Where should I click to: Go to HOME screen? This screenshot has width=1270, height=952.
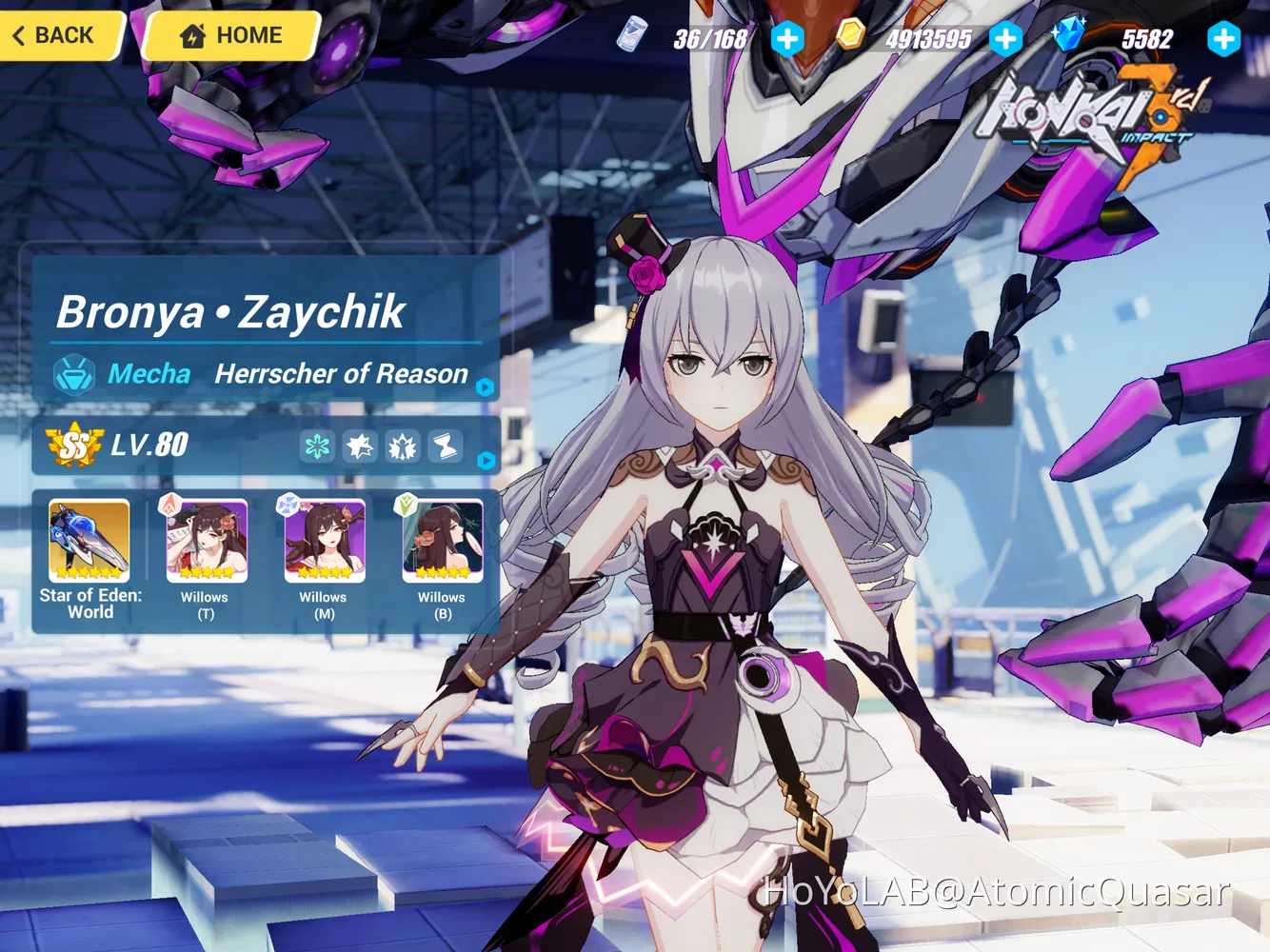click(229, 34)
